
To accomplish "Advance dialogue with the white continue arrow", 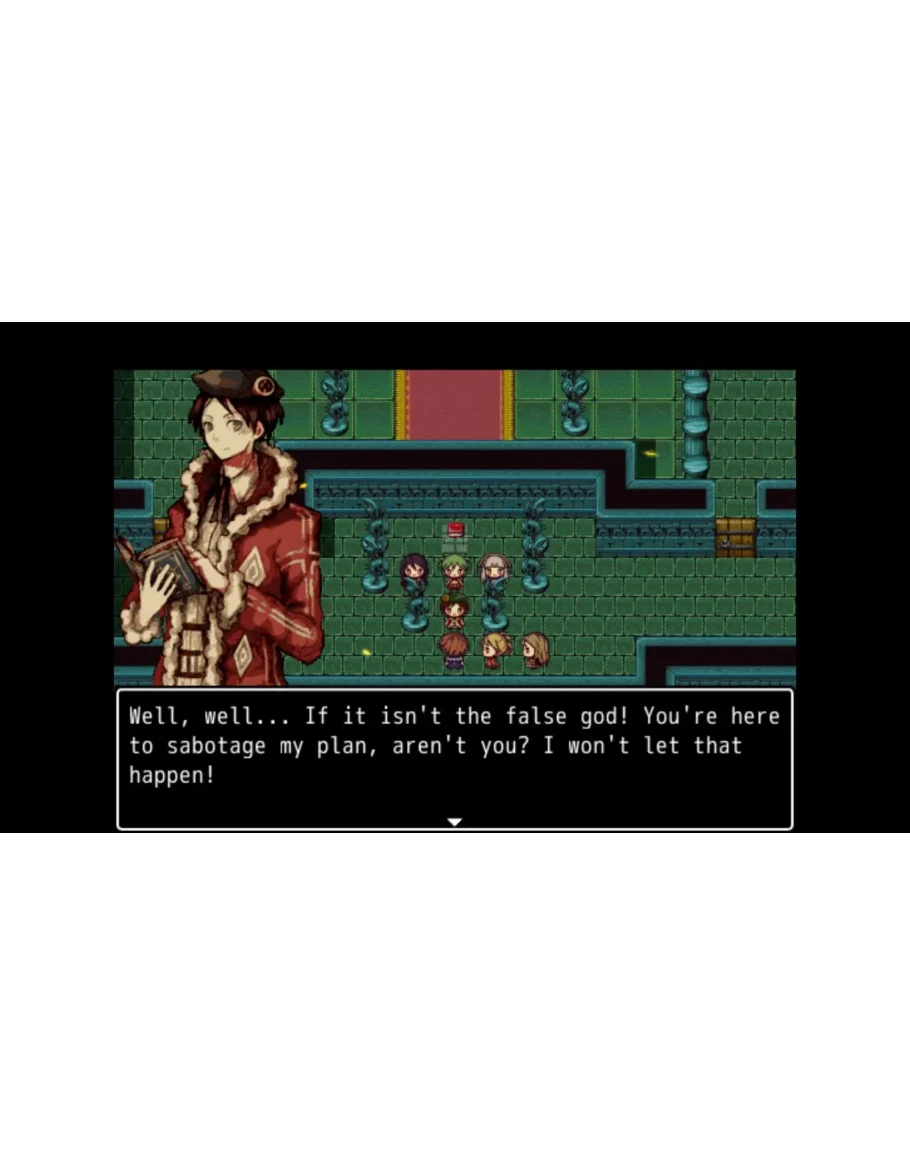I will pyautogui.click(x=454, y=821).
